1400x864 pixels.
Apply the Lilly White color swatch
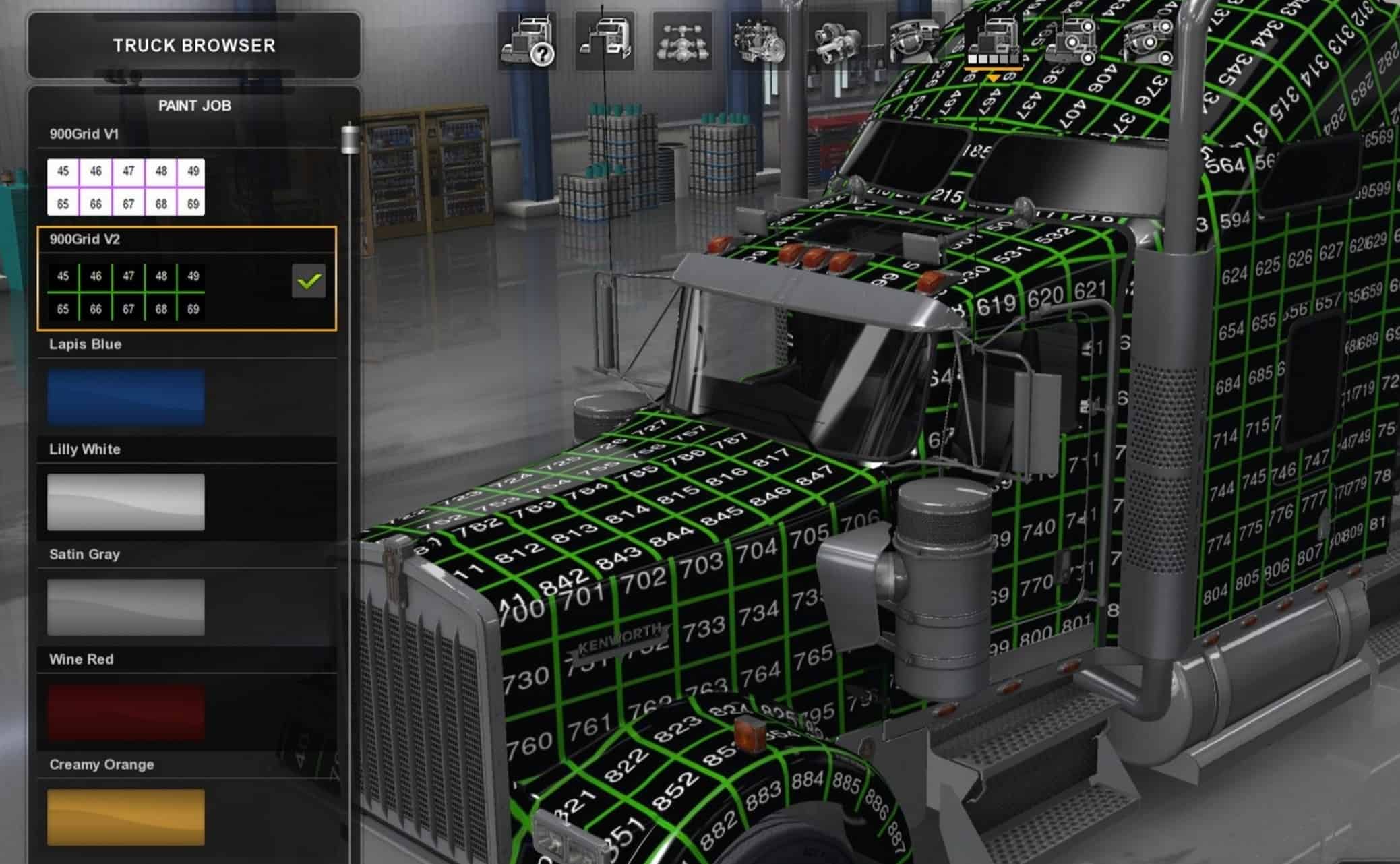point(125,503)
